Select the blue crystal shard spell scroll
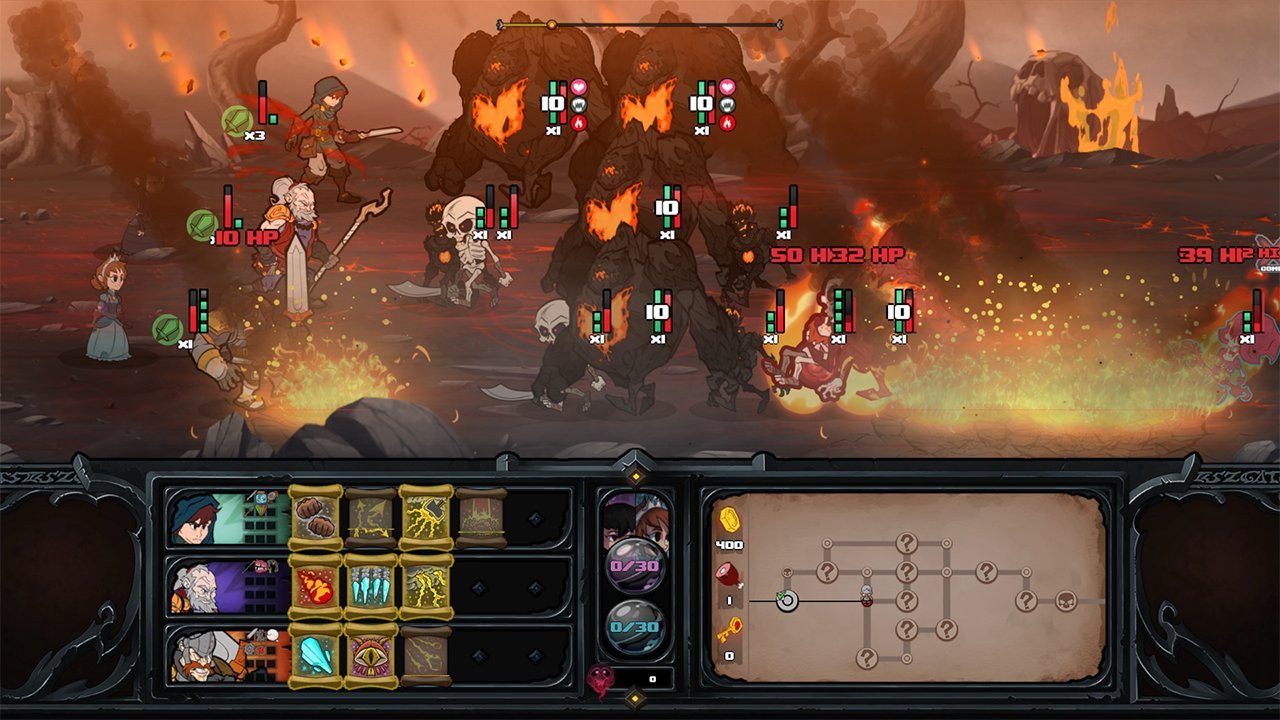This screenshot has height=720, width=1280. 315,655
